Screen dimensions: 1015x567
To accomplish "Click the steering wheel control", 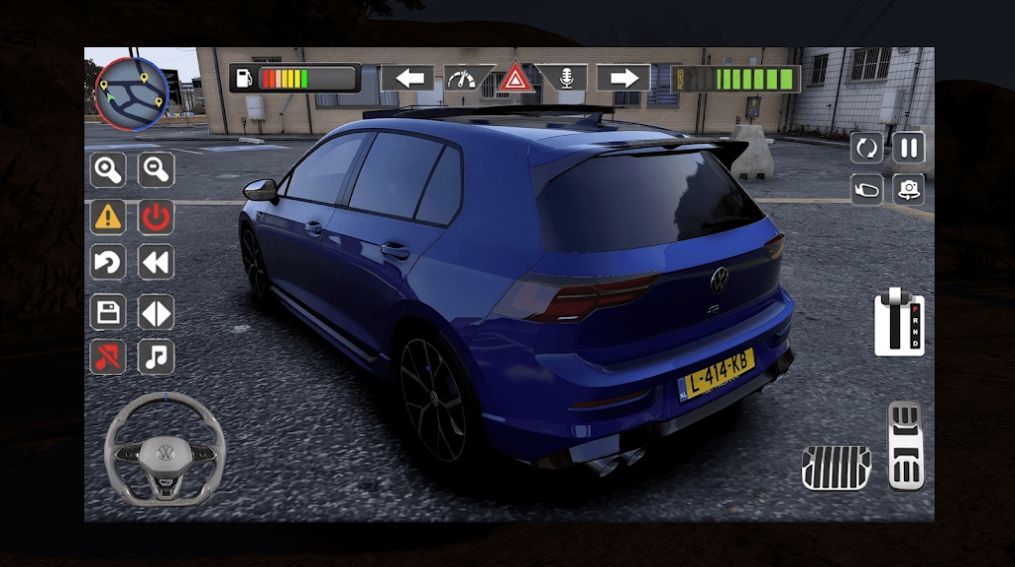I will [164, 448].
